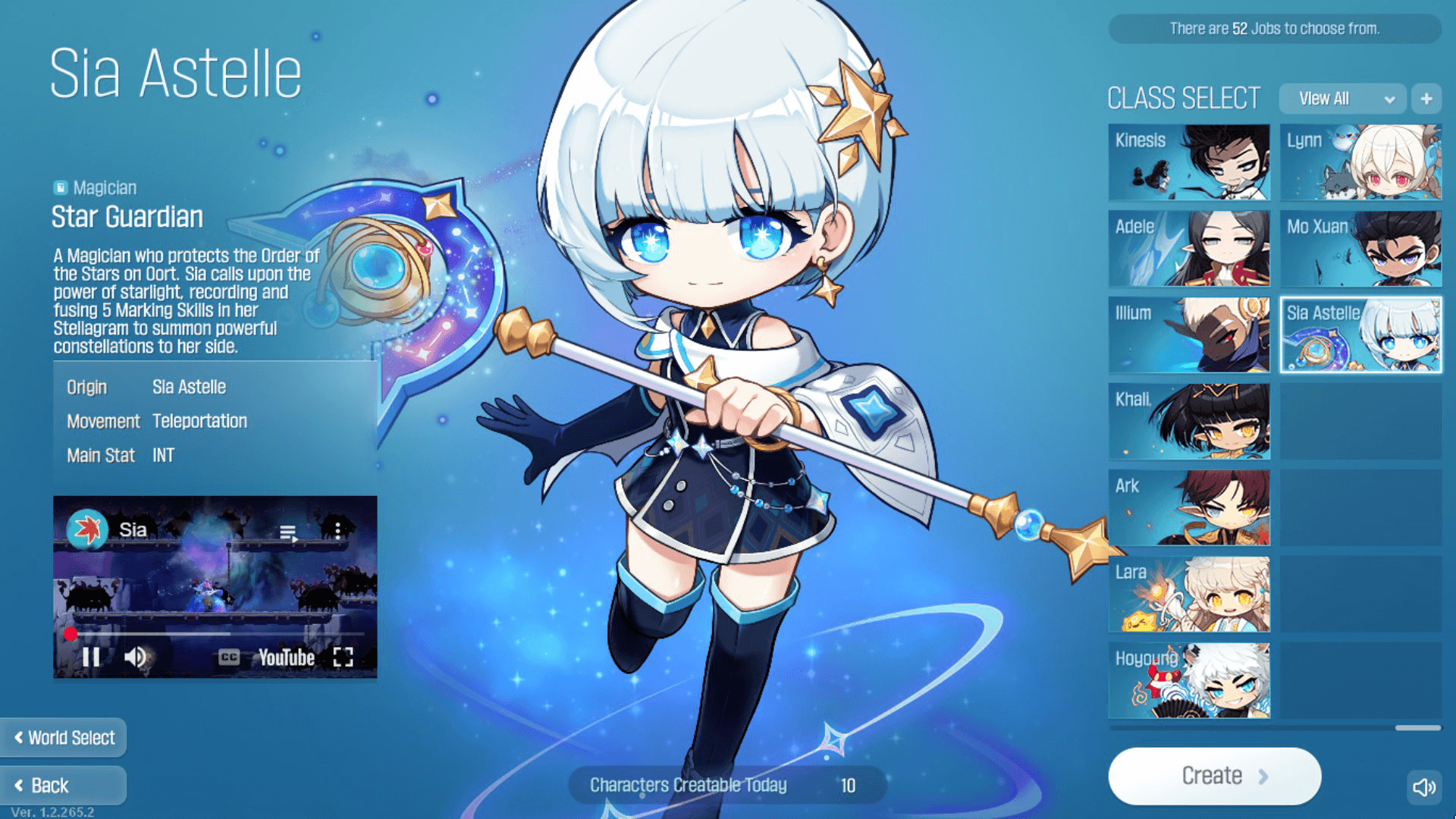The height and width of the screenshot is (819, 1456).
Task: Select the Sia Astelle class tile
Action: (x=1360, y=335)
